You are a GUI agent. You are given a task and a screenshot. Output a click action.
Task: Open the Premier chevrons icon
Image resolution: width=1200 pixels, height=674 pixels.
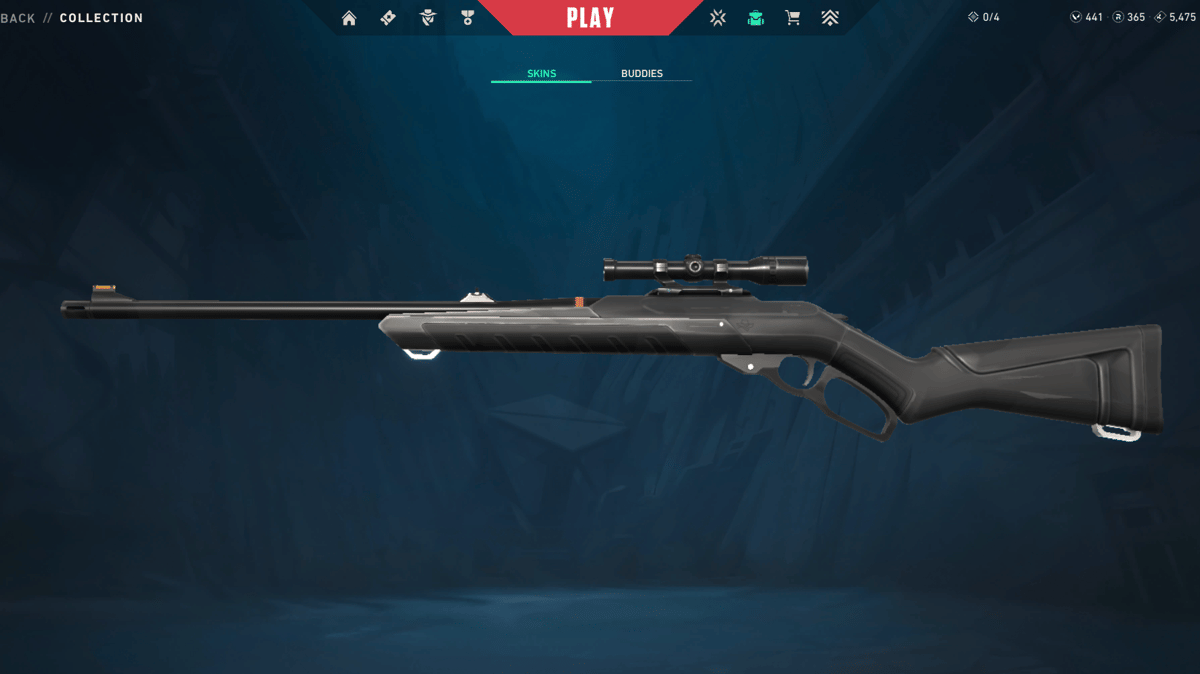pos(830,18)
